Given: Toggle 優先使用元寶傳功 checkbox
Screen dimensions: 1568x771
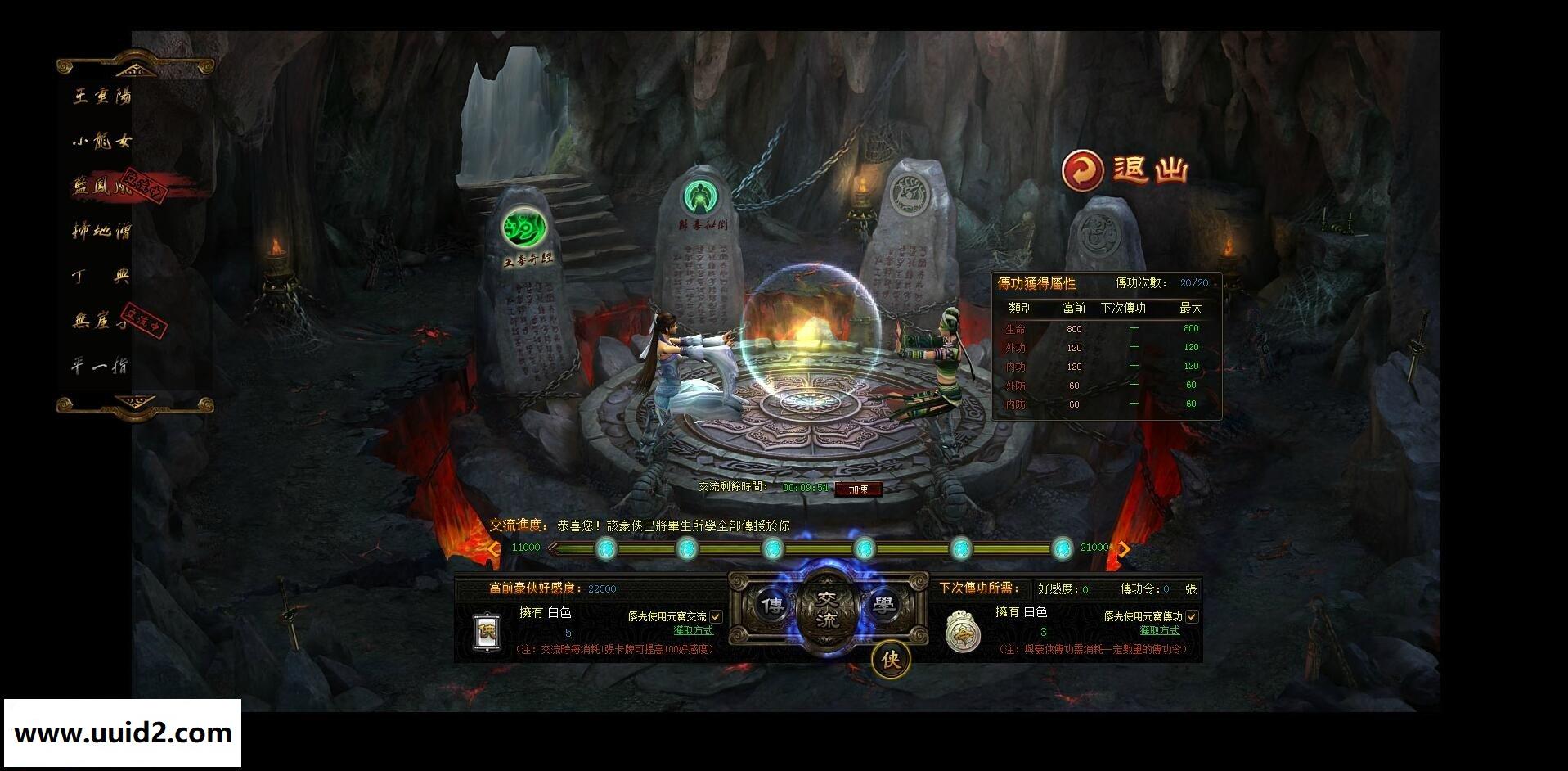Looking at the screenshot, I should [x=1192, y=616].
